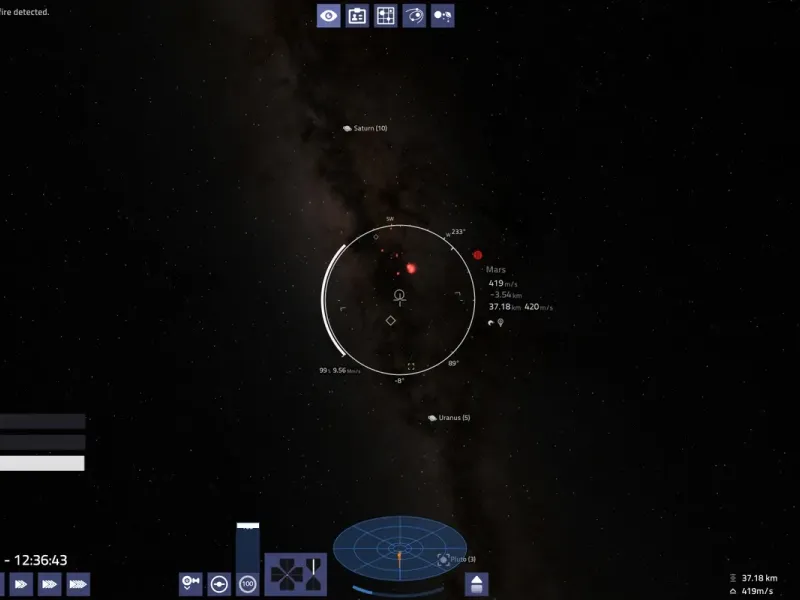
Task: Activate the circular icon left of throttle 100
Action: coord(219,583)
